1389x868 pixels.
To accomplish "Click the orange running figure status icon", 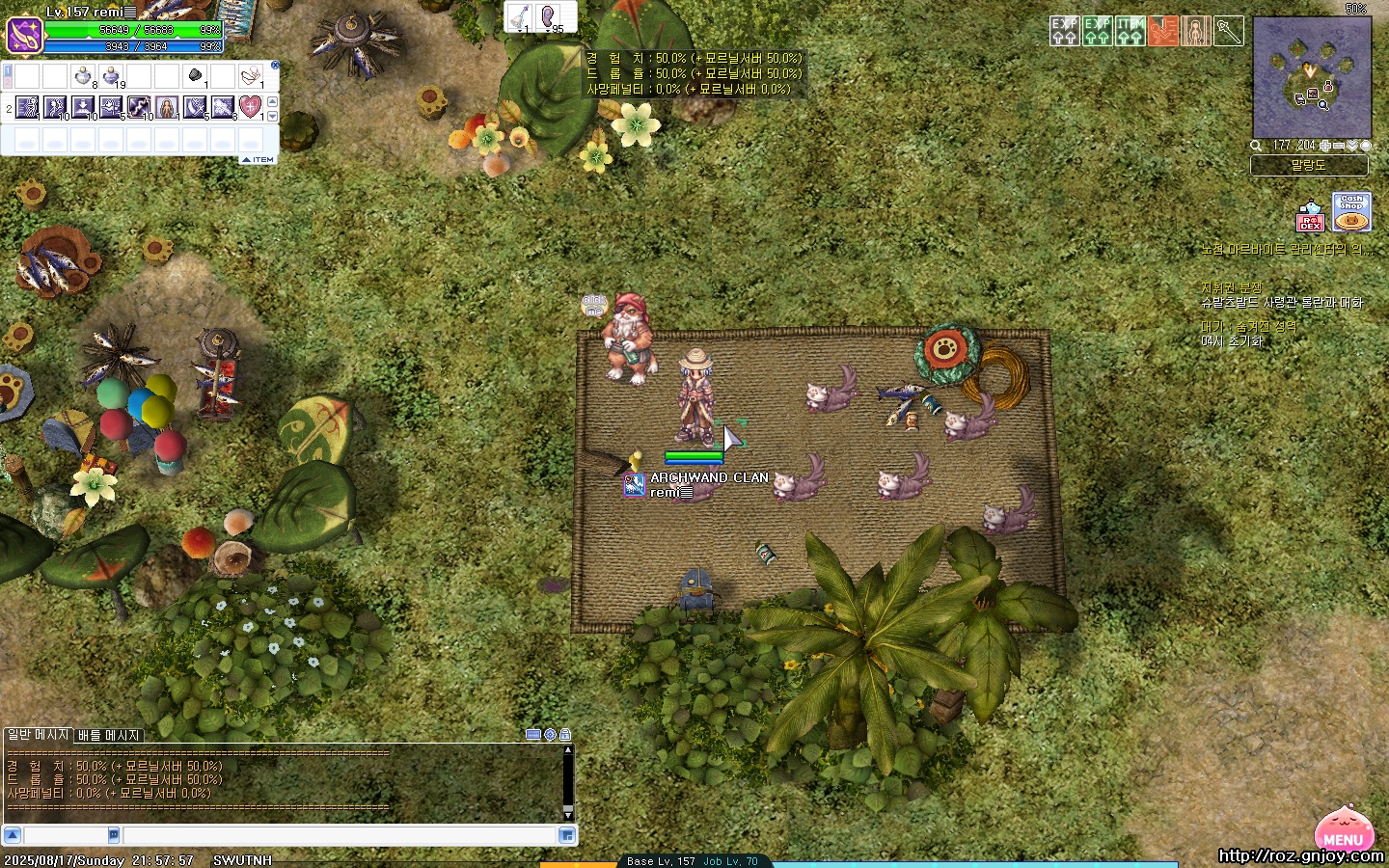I will pyautogui.click(x=1163, y=31).
